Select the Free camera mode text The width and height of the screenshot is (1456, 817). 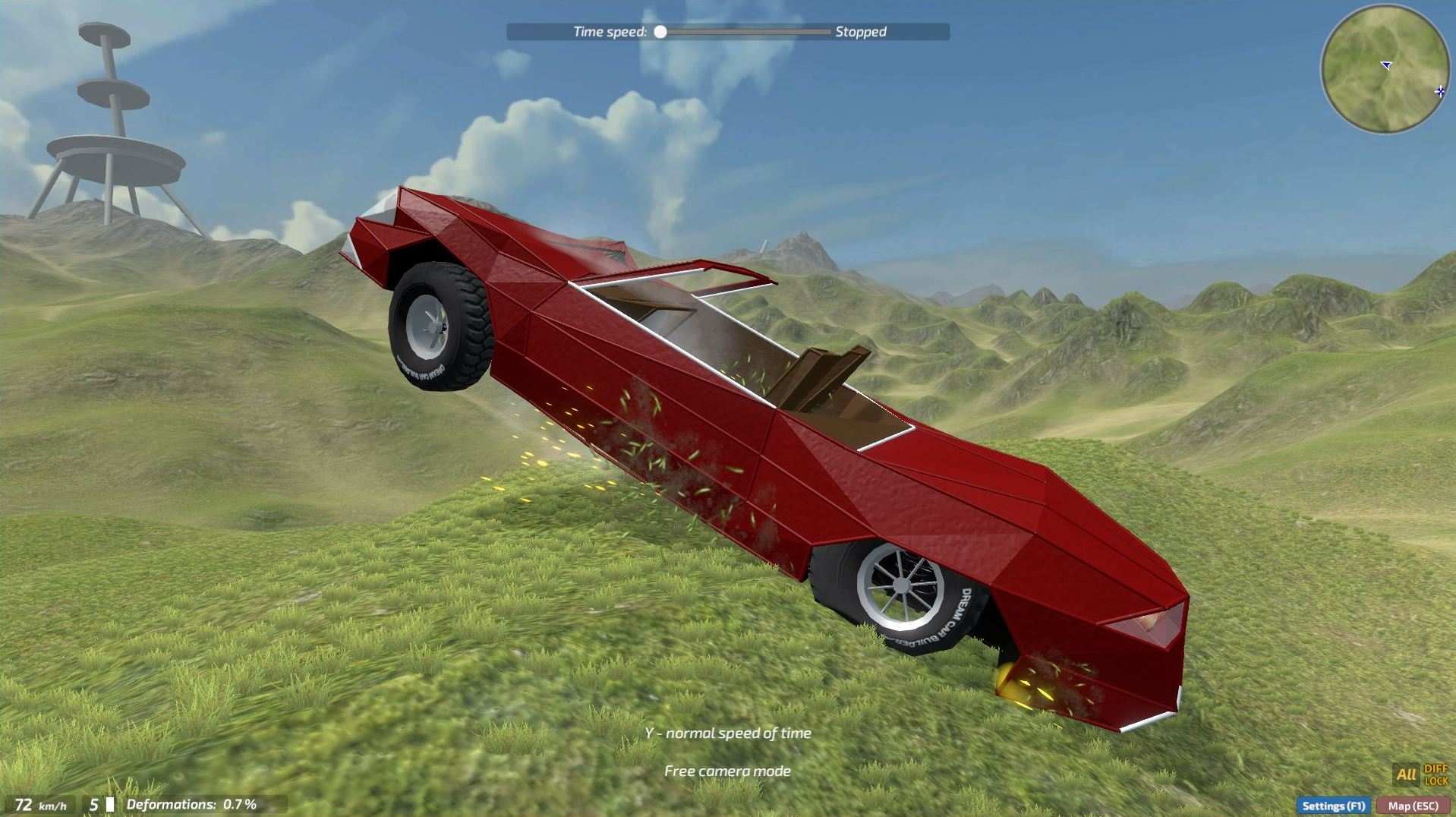[727, 770]
